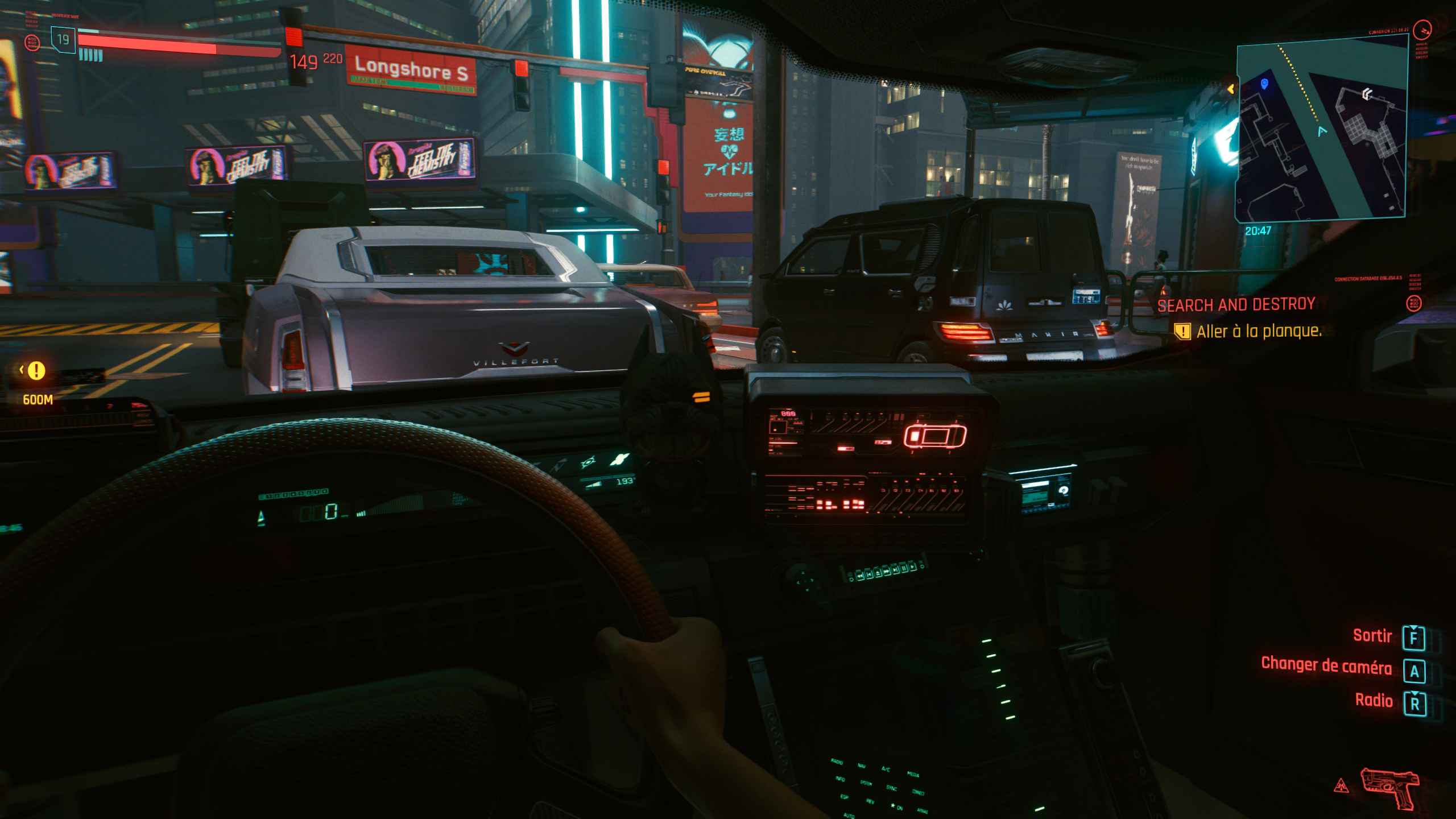Open the MEDIA menu on the dashboard
Viewport: 1456px width, 819px height.
pyautogui.click(x=913, y=775)
